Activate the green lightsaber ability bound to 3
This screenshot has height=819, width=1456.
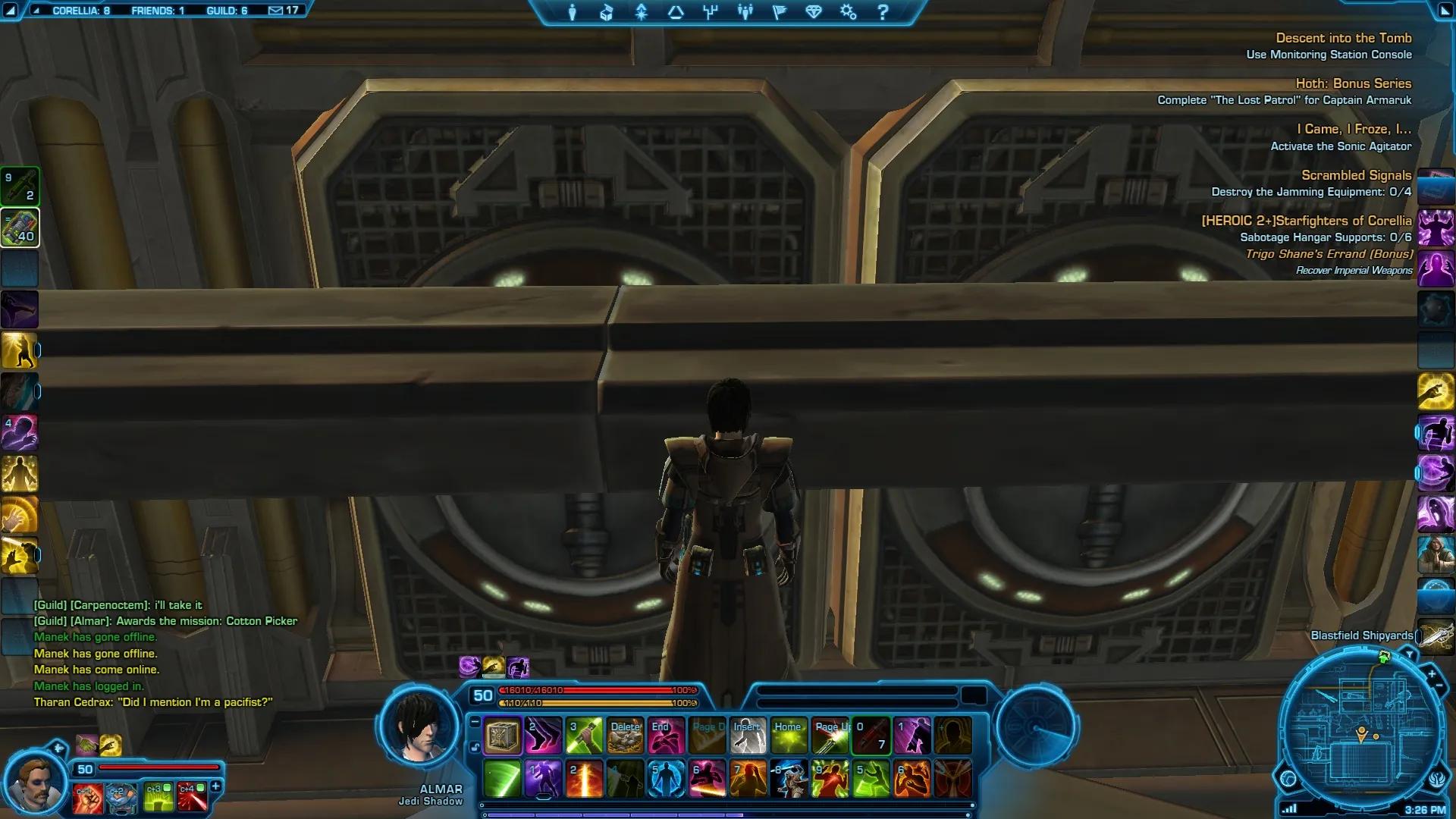tap(584, 736)
